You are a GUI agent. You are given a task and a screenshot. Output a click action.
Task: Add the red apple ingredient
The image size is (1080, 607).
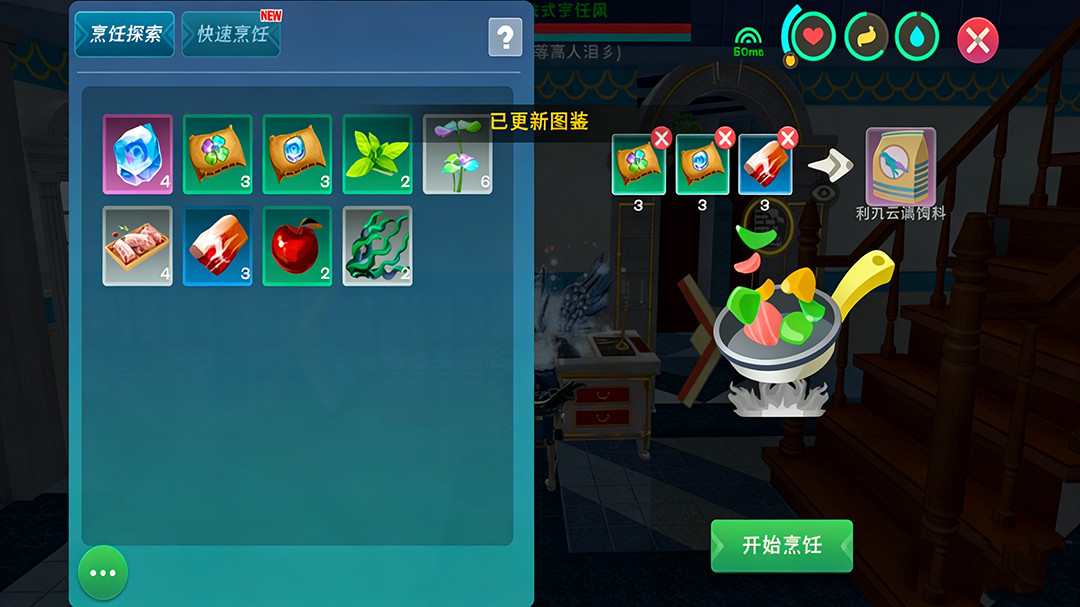(297, 246)
